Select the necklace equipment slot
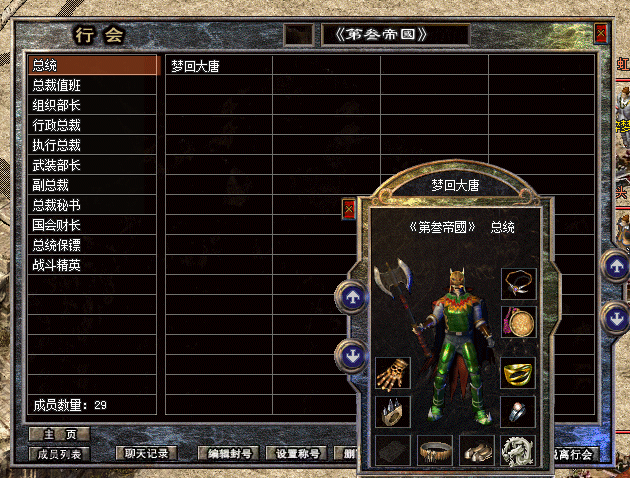This screenshot has height=478, width=630. 519,284
